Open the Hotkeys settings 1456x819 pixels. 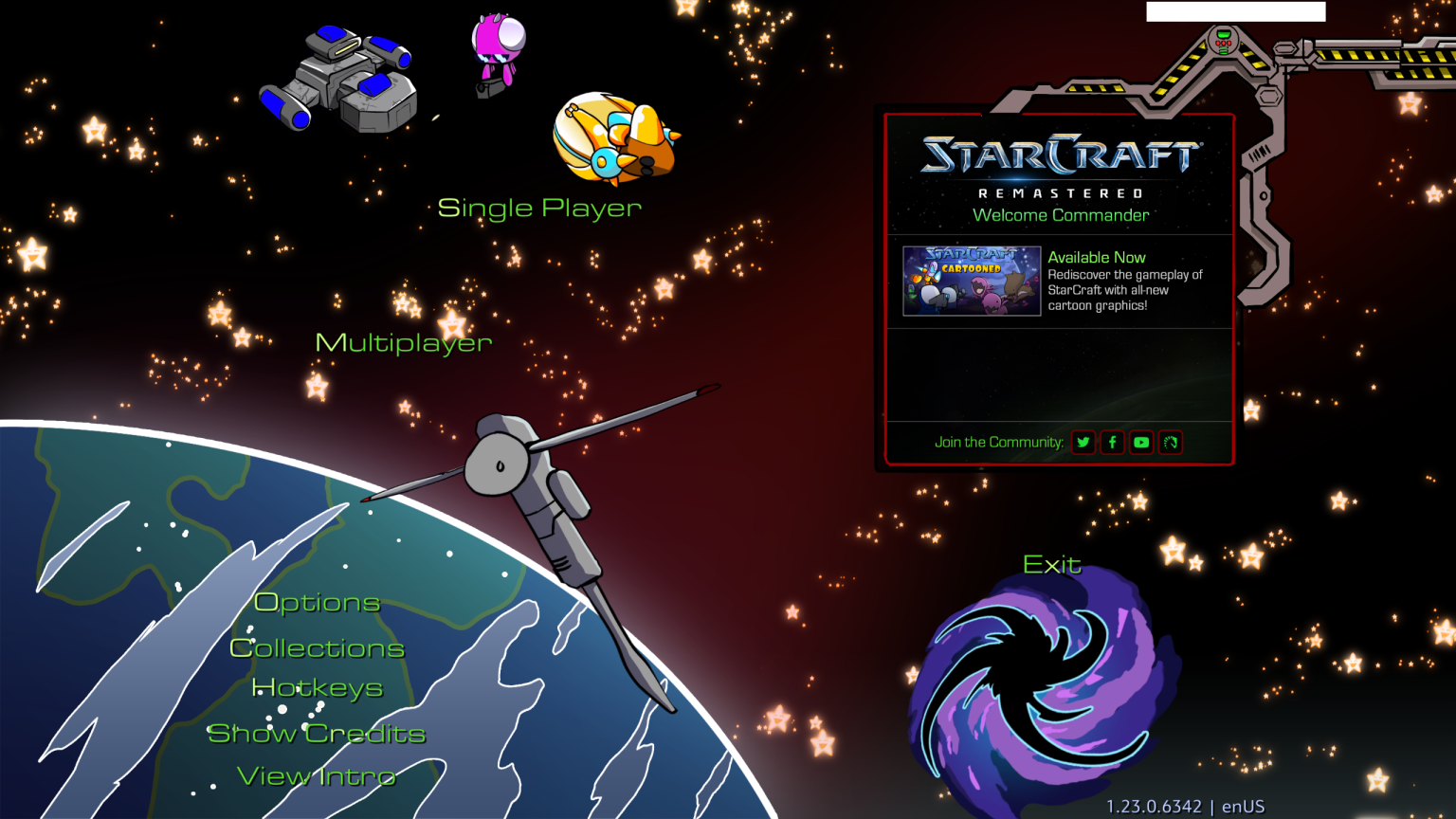pos(318,688)
